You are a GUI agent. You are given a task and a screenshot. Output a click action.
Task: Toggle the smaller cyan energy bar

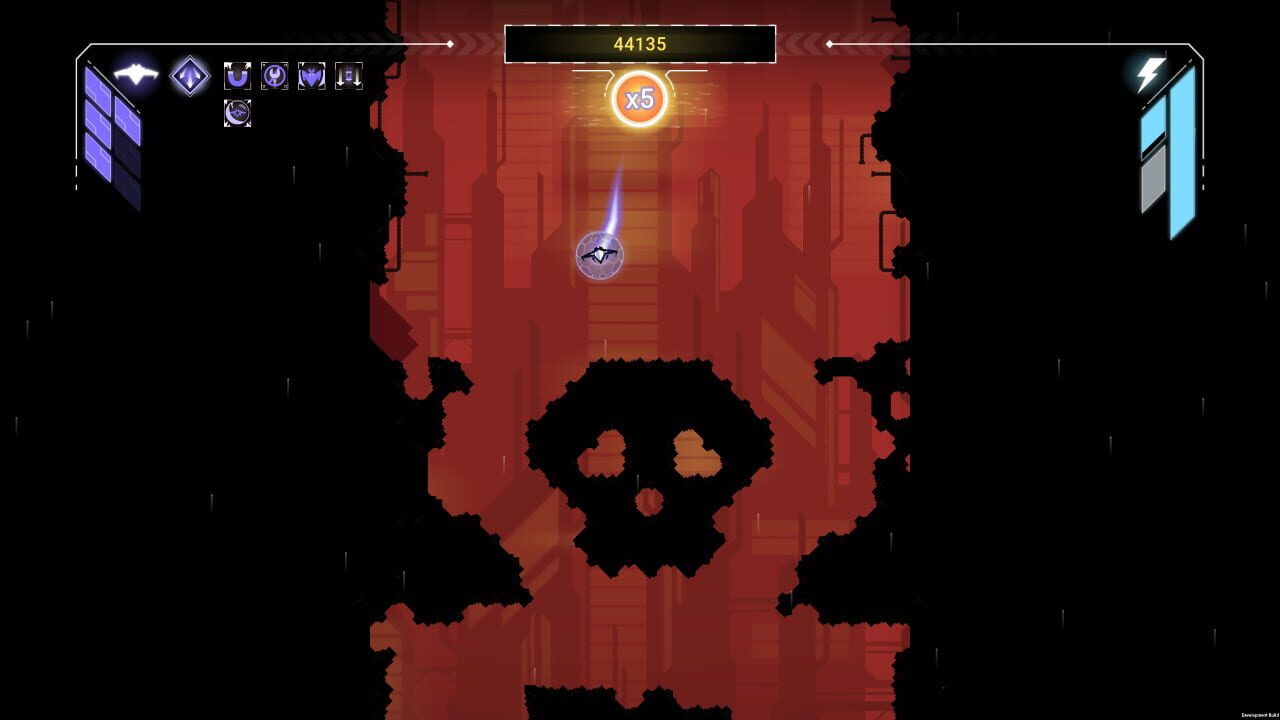pyautogui.click(x=1152, y=125)
